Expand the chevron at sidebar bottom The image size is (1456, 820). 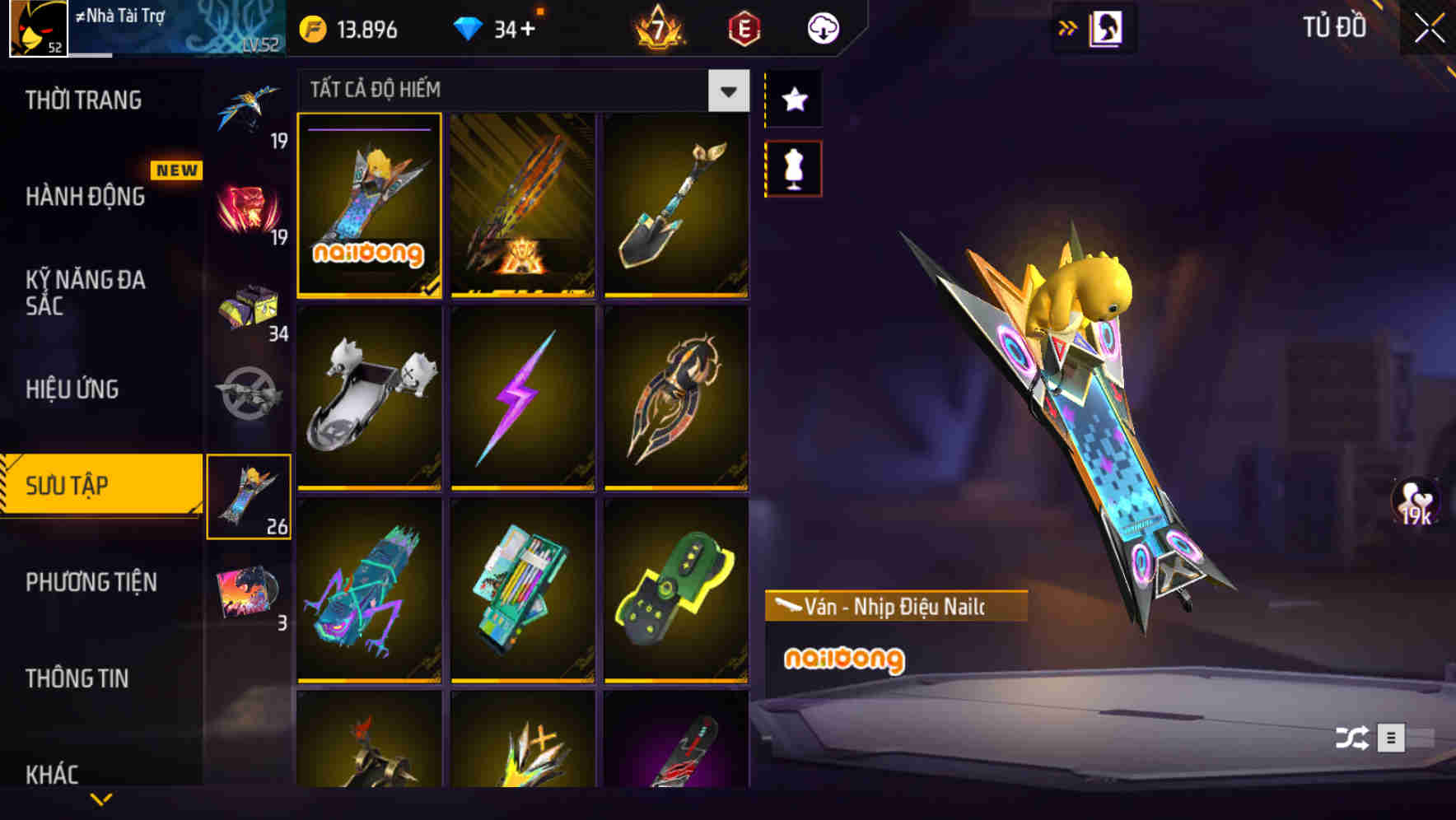(101, 797)
